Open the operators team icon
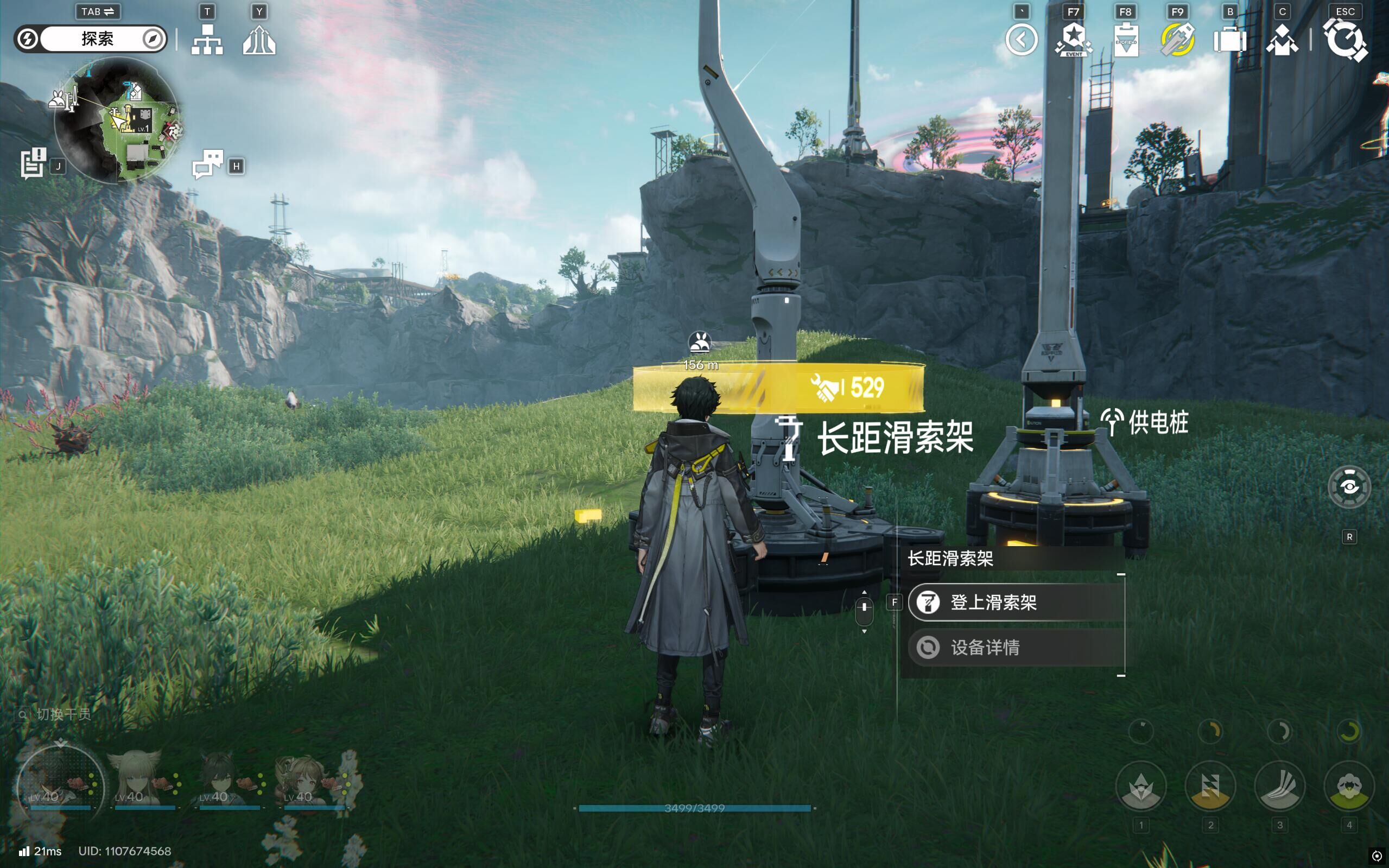The width and height of the screenshot is (1389, 868). tap(1282, 40)
